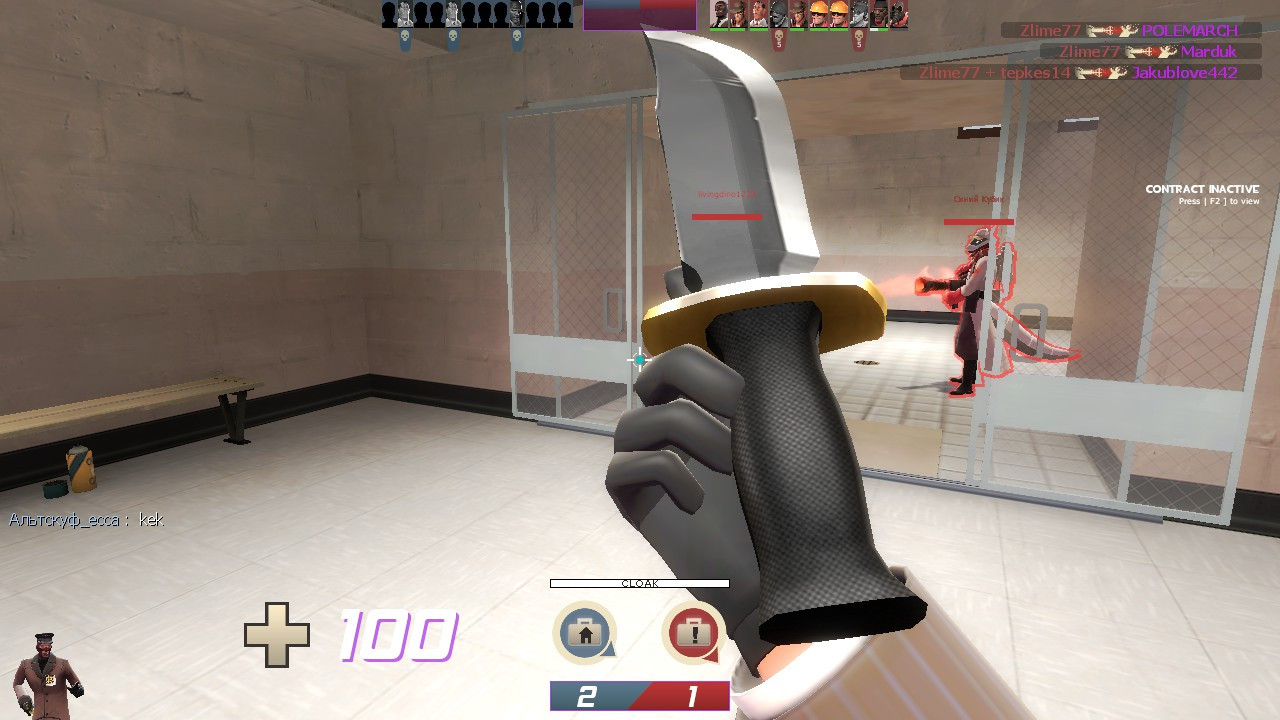Screen dimensions: 1280x720
Task: Click the CLOAK meter bar
Action: tap(639, 581)
